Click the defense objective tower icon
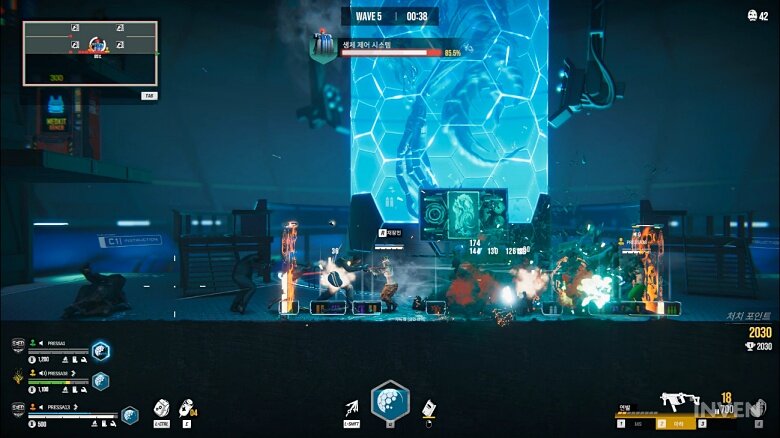 click(323, 46)
